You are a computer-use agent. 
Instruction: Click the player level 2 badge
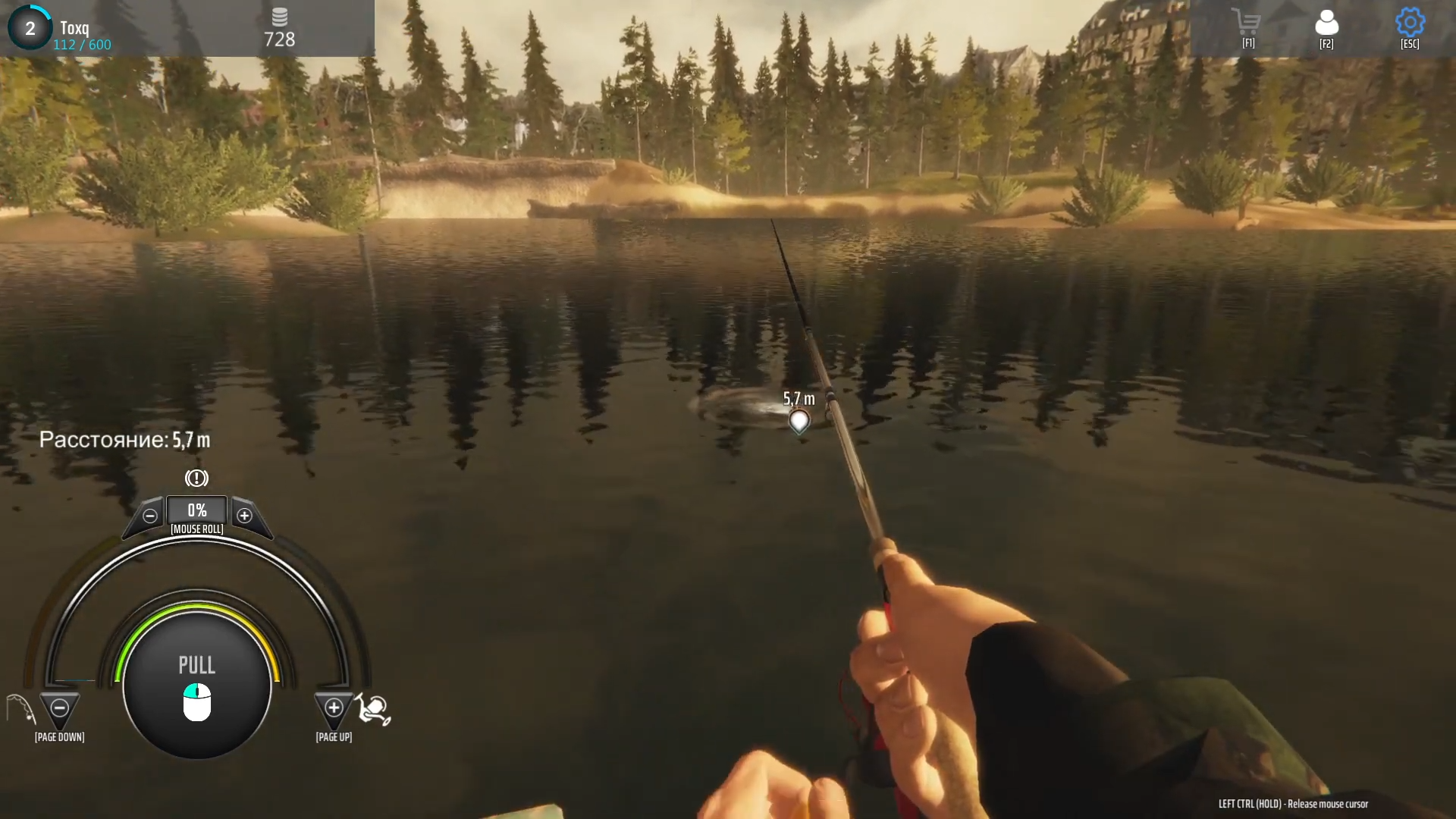tap(30, 28)
